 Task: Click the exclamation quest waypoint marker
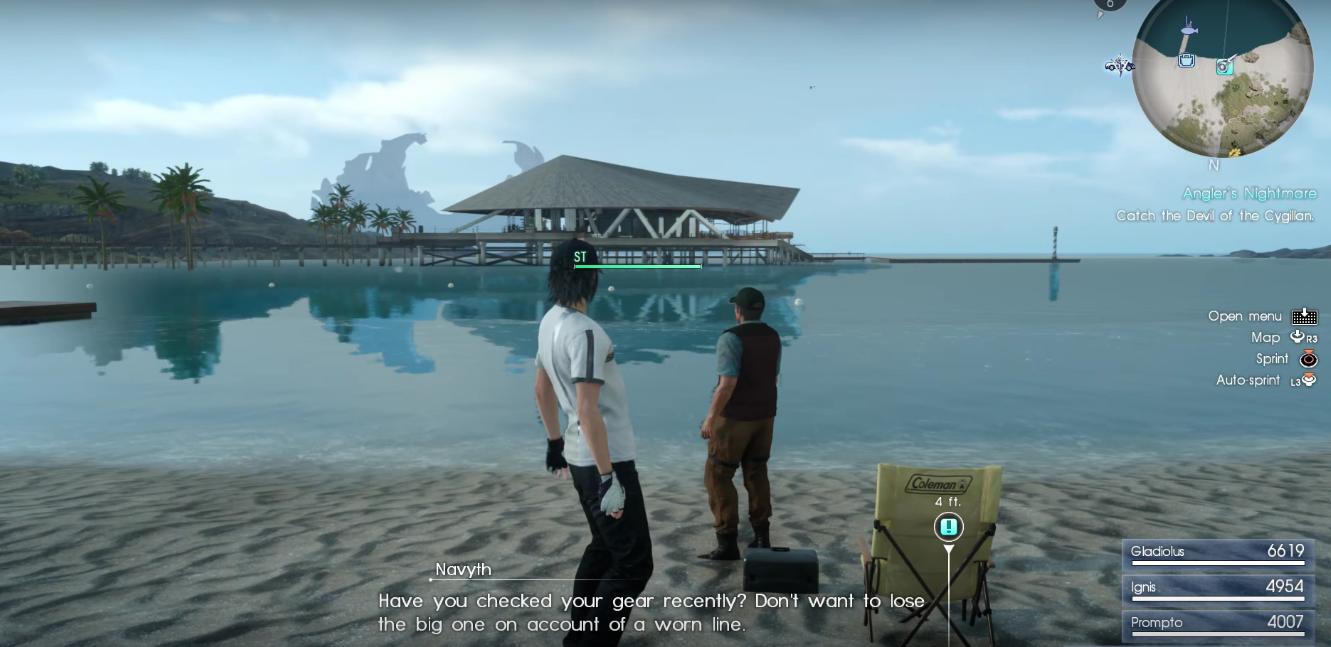pyautogui.click(x=948, y=526)
